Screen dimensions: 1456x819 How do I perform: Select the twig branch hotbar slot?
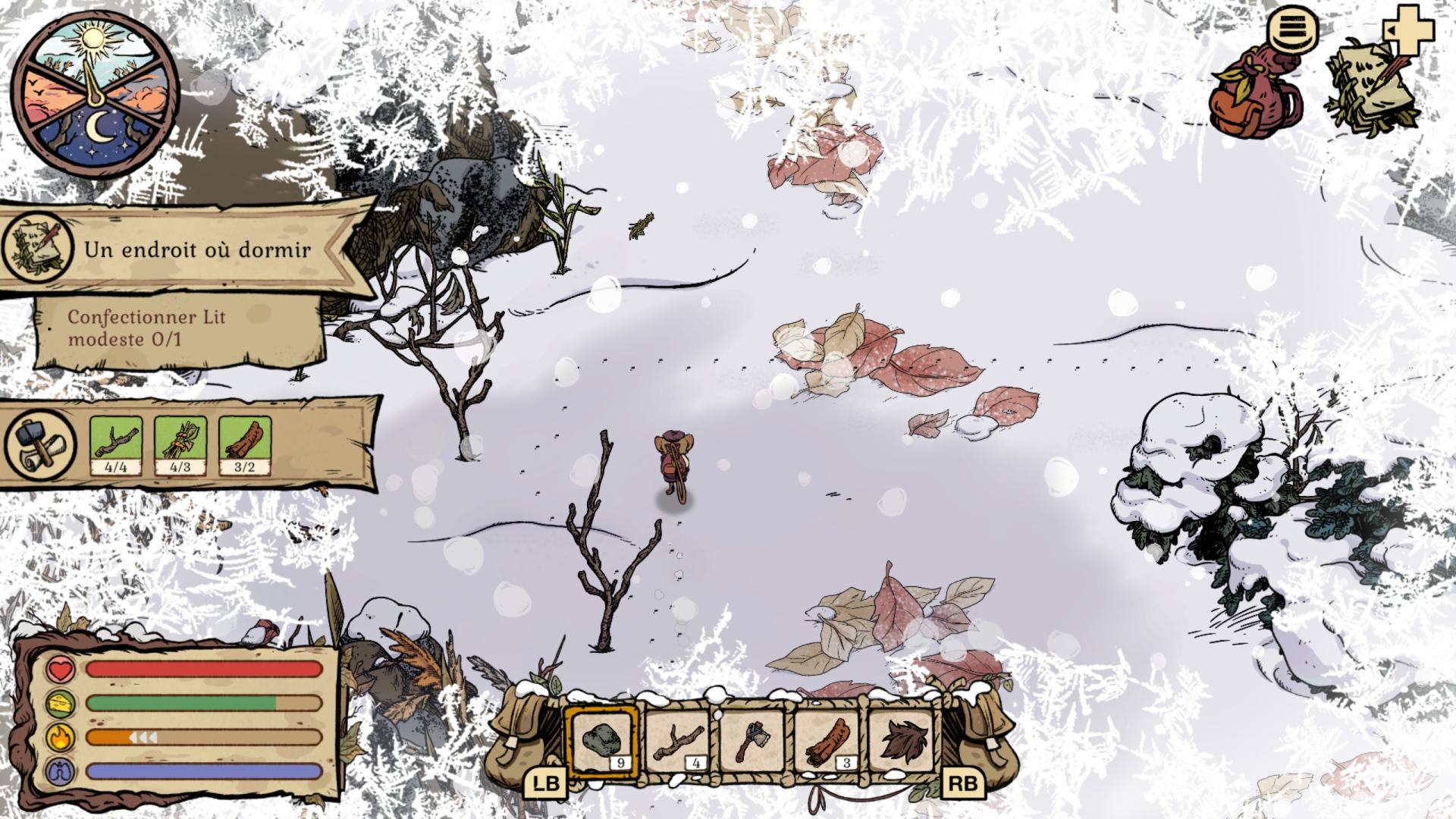coord(677,741)
